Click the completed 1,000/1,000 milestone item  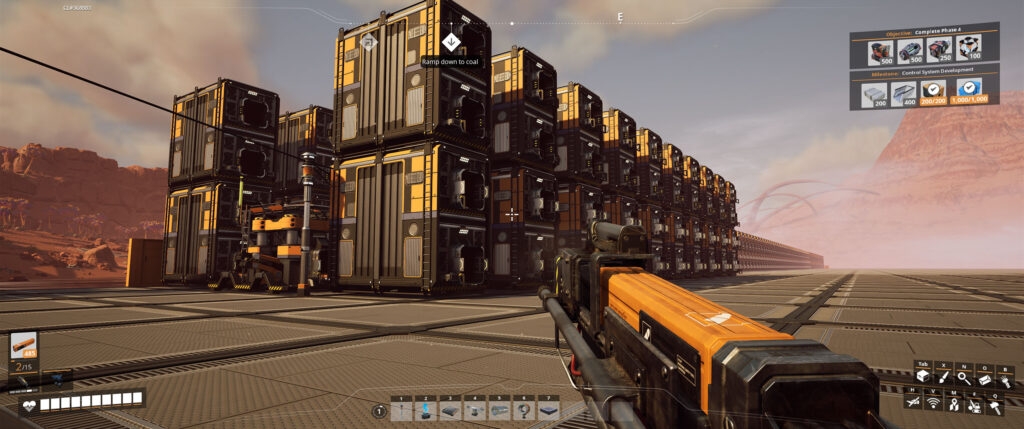pos(966,93)
